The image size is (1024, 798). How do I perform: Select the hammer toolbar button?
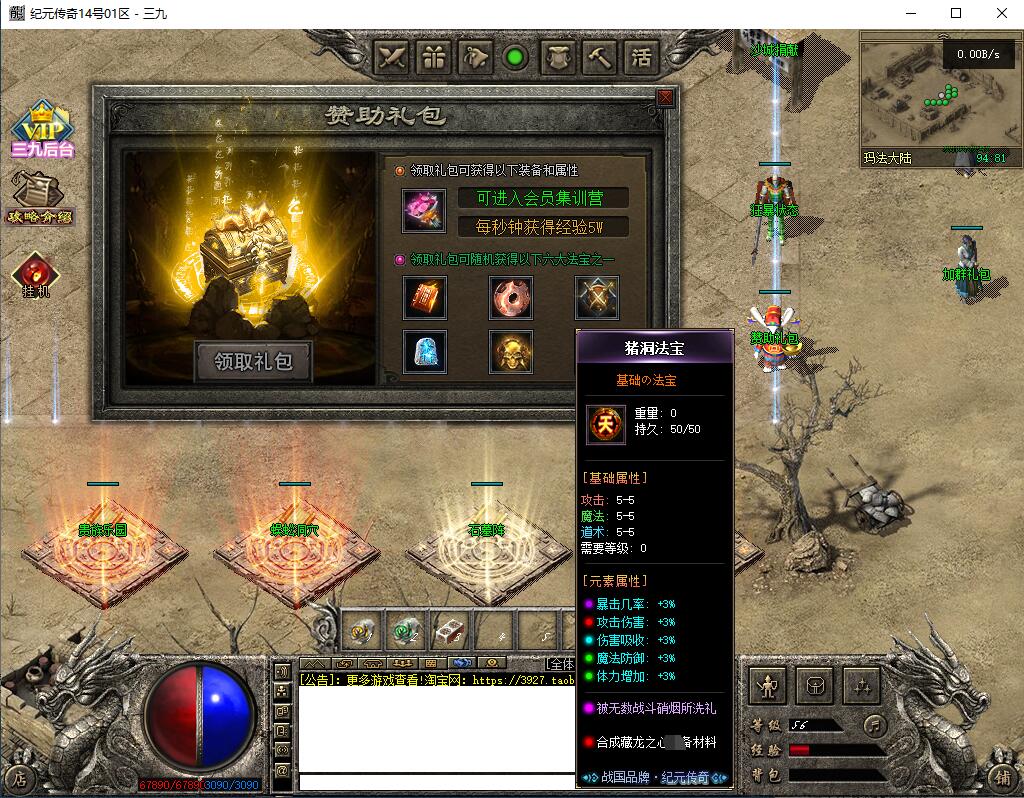[599, 57]
